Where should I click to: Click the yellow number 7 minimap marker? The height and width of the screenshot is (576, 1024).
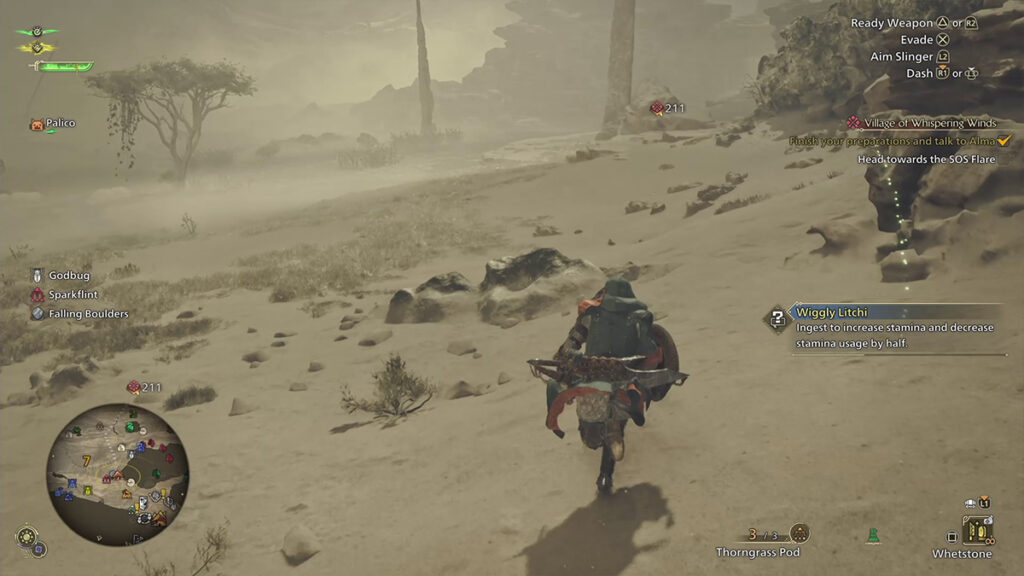pyautogui.click(x=87, y=461)
